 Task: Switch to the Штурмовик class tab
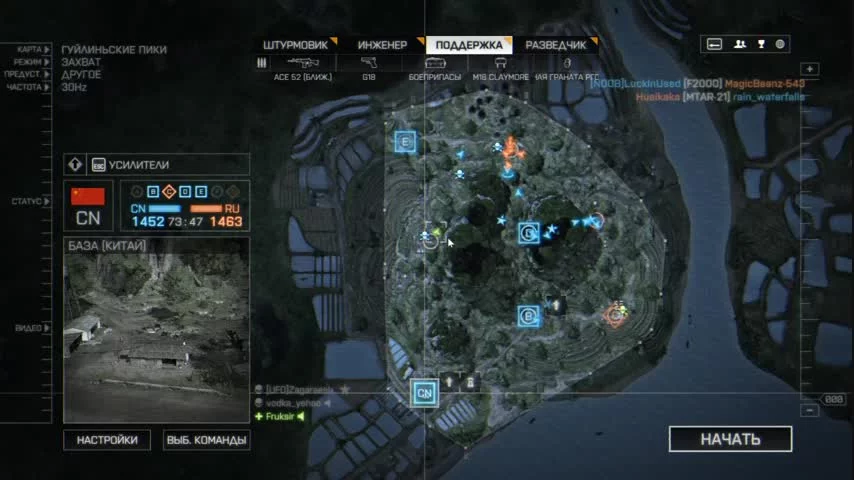point(298,45)
